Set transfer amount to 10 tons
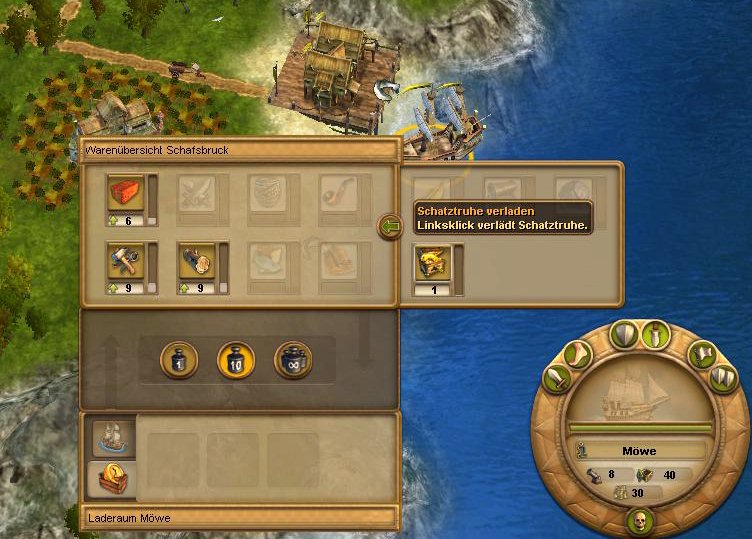 pyautogui.click(x=236, y=360)
